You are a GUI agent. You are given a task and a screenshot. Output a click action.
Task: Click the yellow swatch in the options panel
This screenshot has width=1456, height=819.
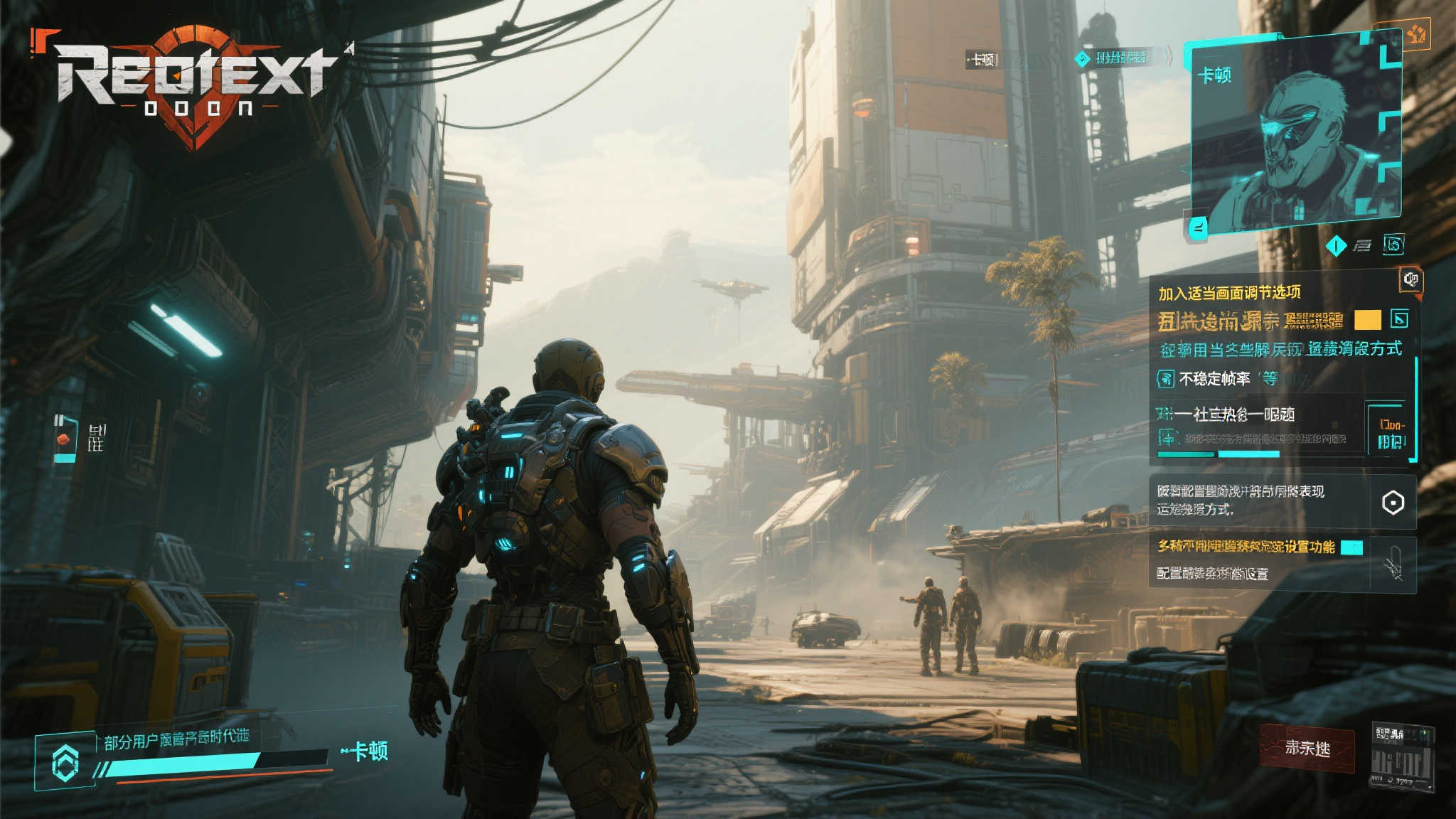coord(1367,320)
